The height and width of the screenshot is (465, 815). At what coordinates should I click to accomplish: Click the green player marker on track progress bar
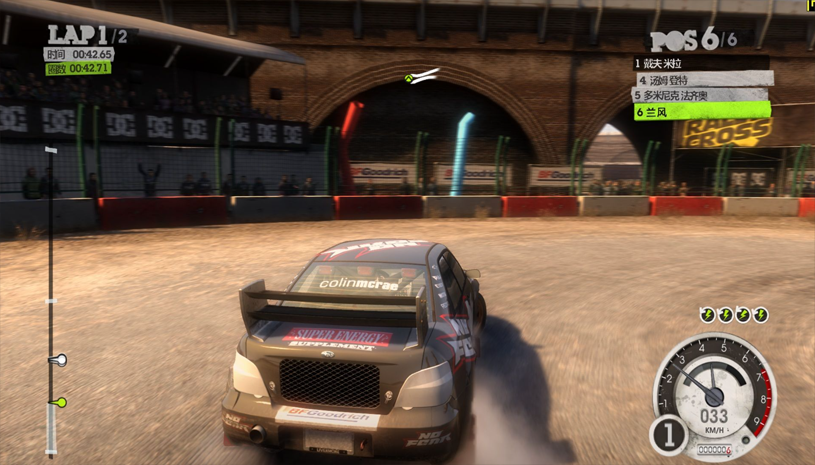[59, 402]
